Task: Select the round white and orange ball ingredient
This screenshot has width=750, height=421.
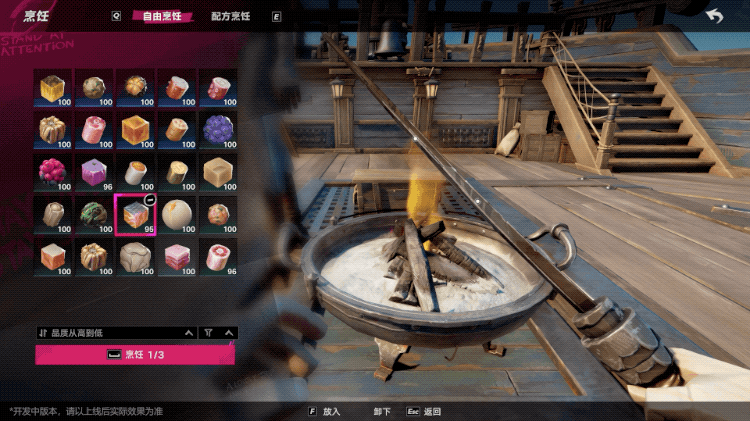Action: (x=177, y=214)
